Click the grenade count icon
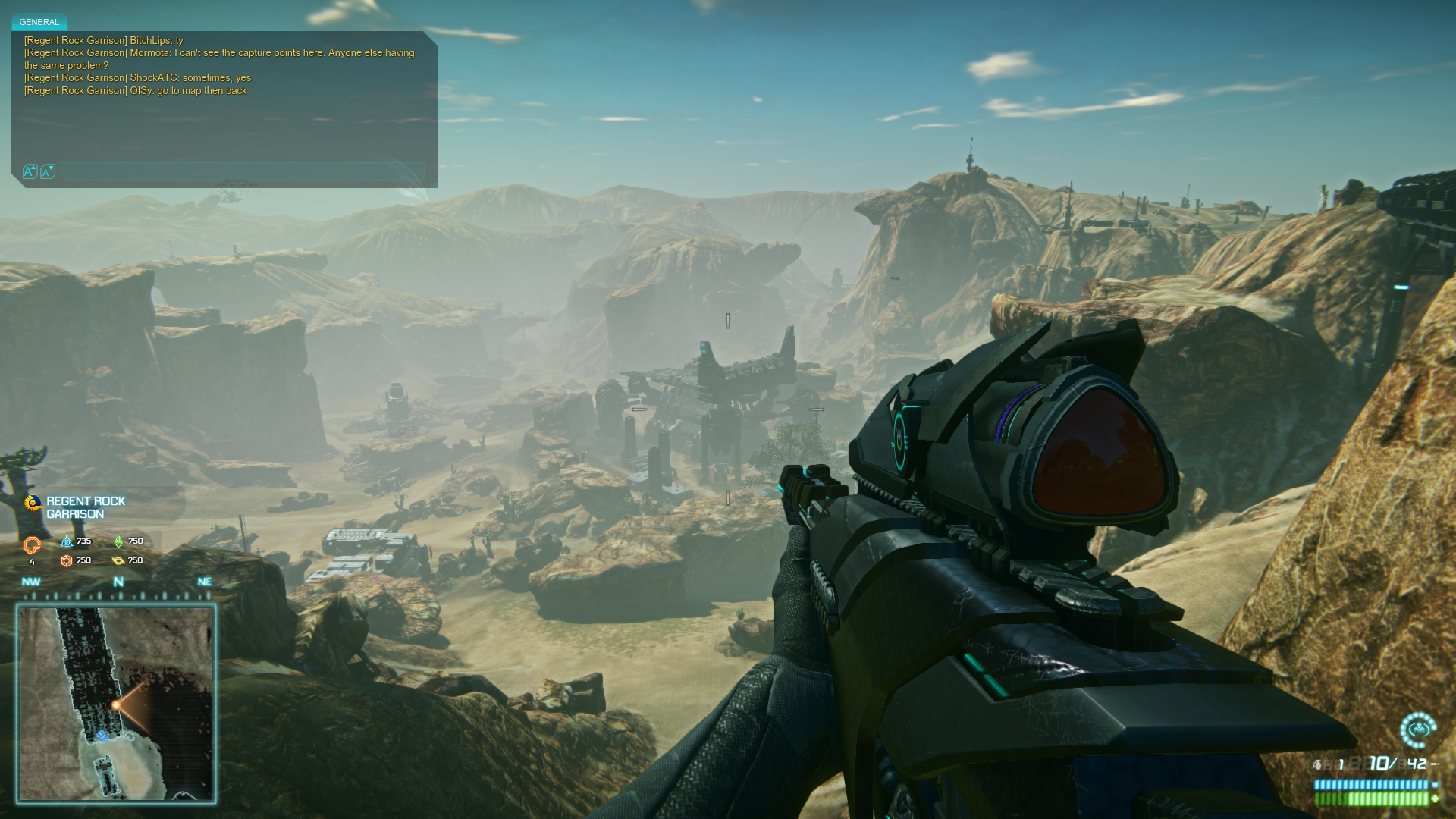 [x=1319, y=764]
